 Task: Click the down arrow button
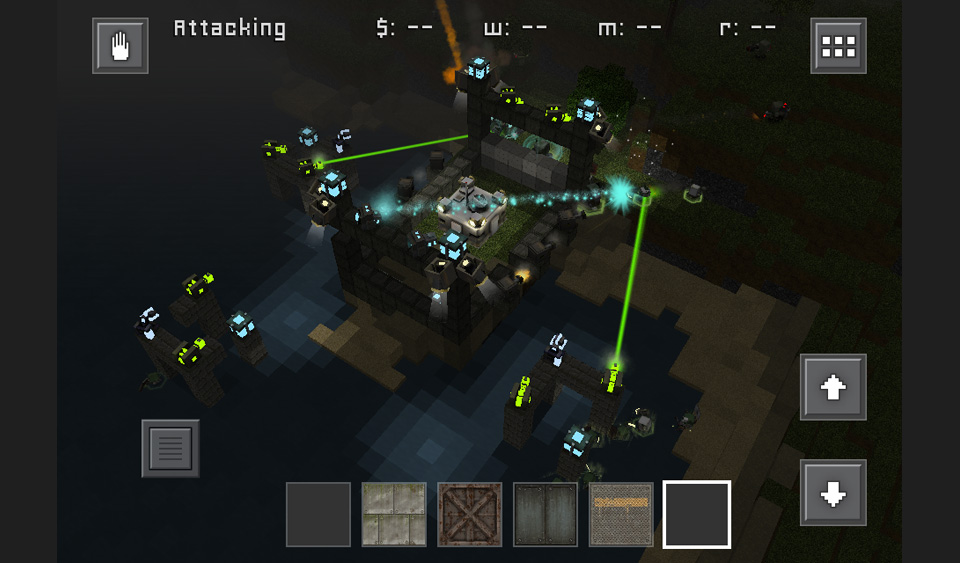tap(833, 493)
